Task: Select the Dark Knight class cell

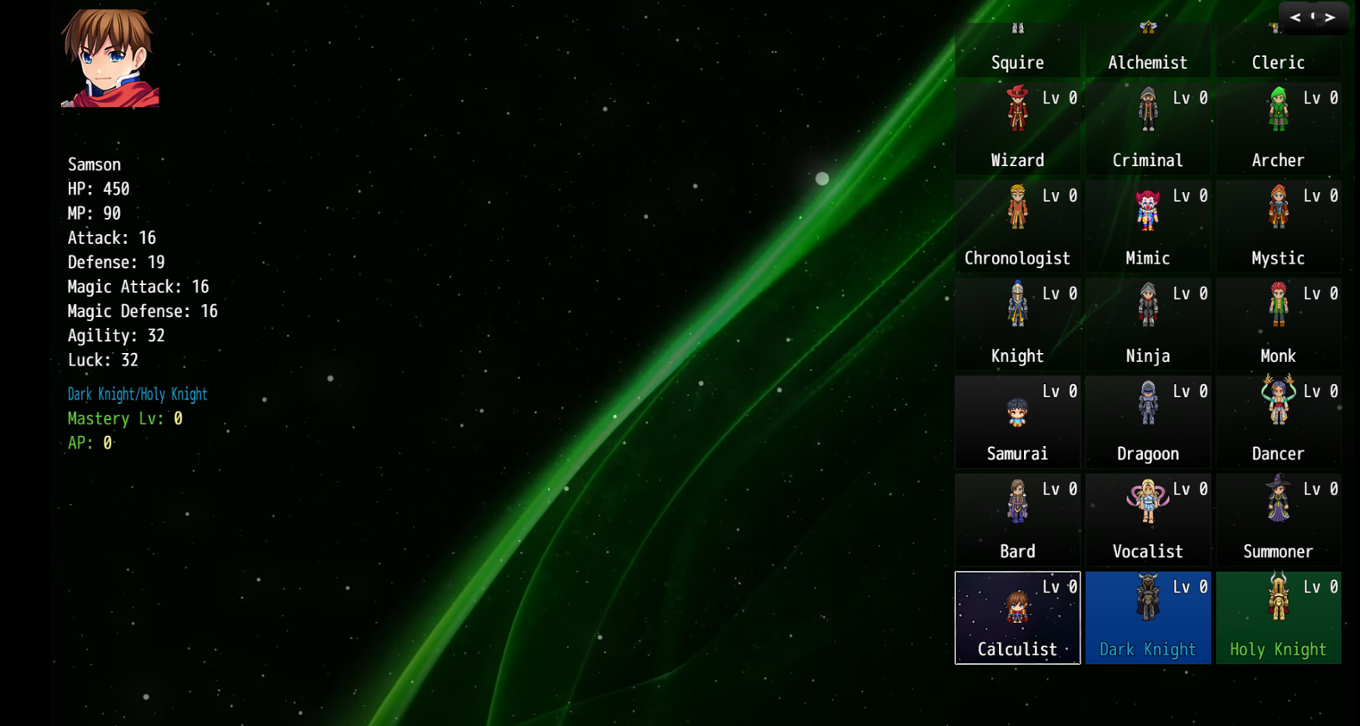Action: click(1147, 617)
